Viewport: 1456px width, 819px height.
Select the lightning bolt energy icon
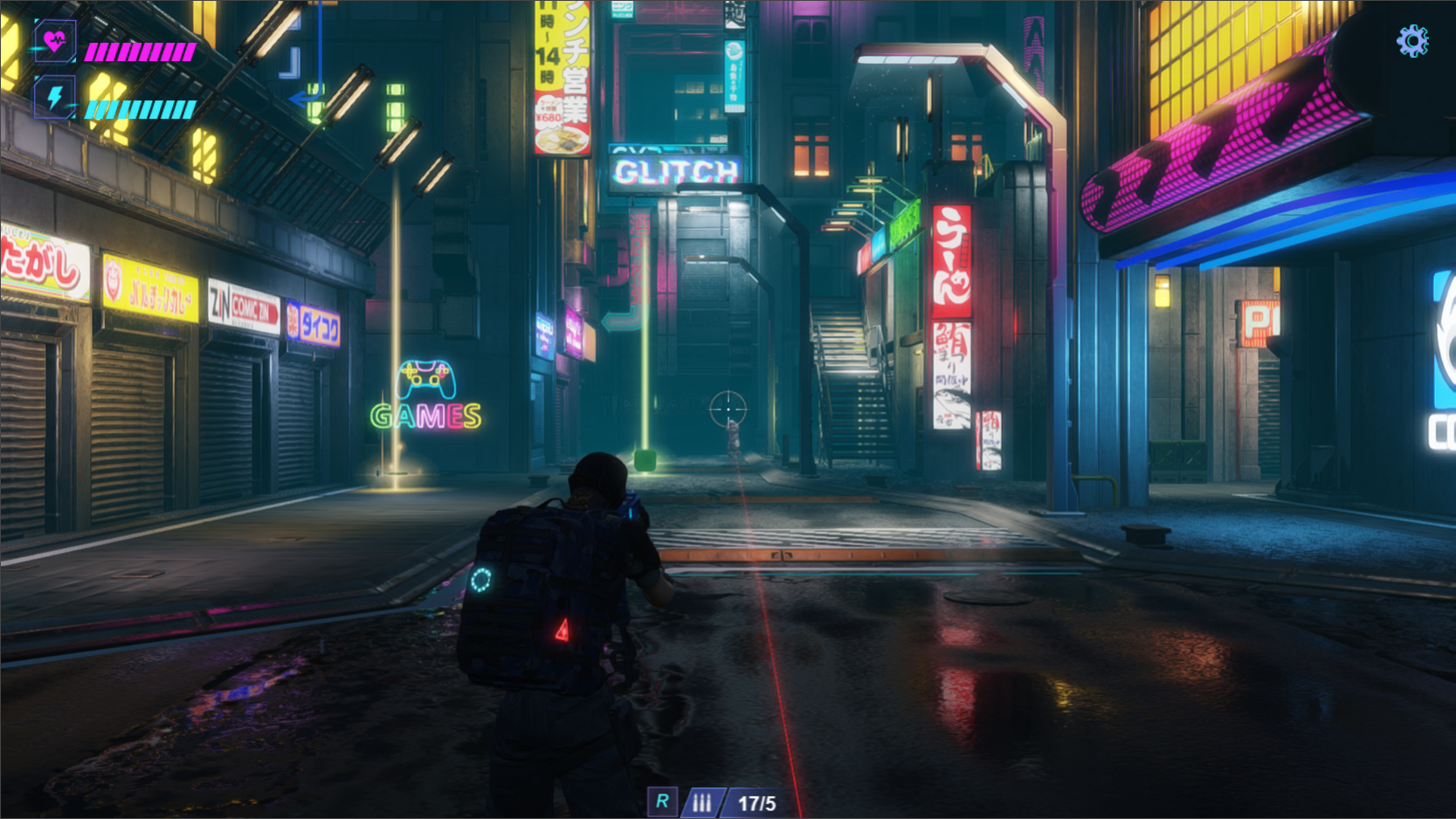(55, 97)
